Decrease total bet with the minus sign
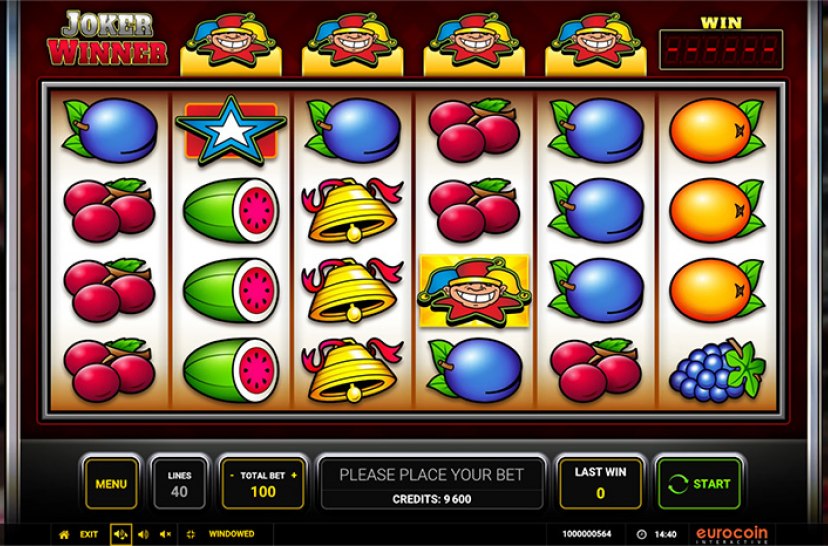Screen dimensions: 828x546 point(232,475)
